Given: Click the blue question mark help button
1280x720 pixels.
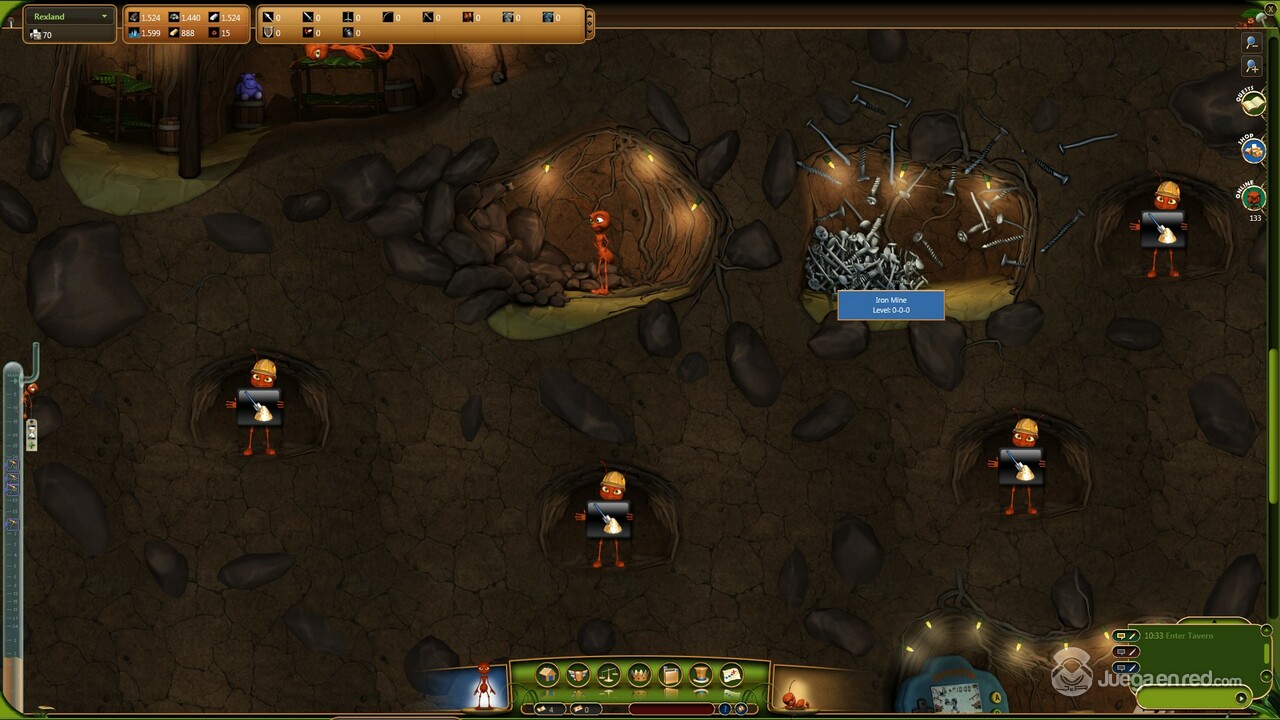Looking at the screenshot, I should click(x=725, y=709).
